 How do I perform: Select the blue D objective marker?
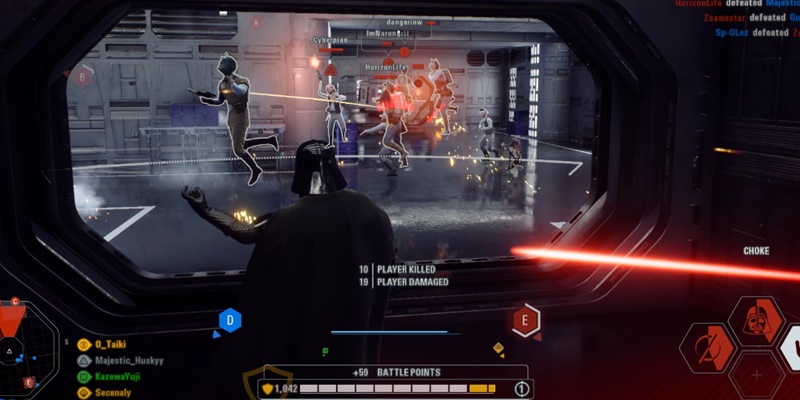(230, 321)
